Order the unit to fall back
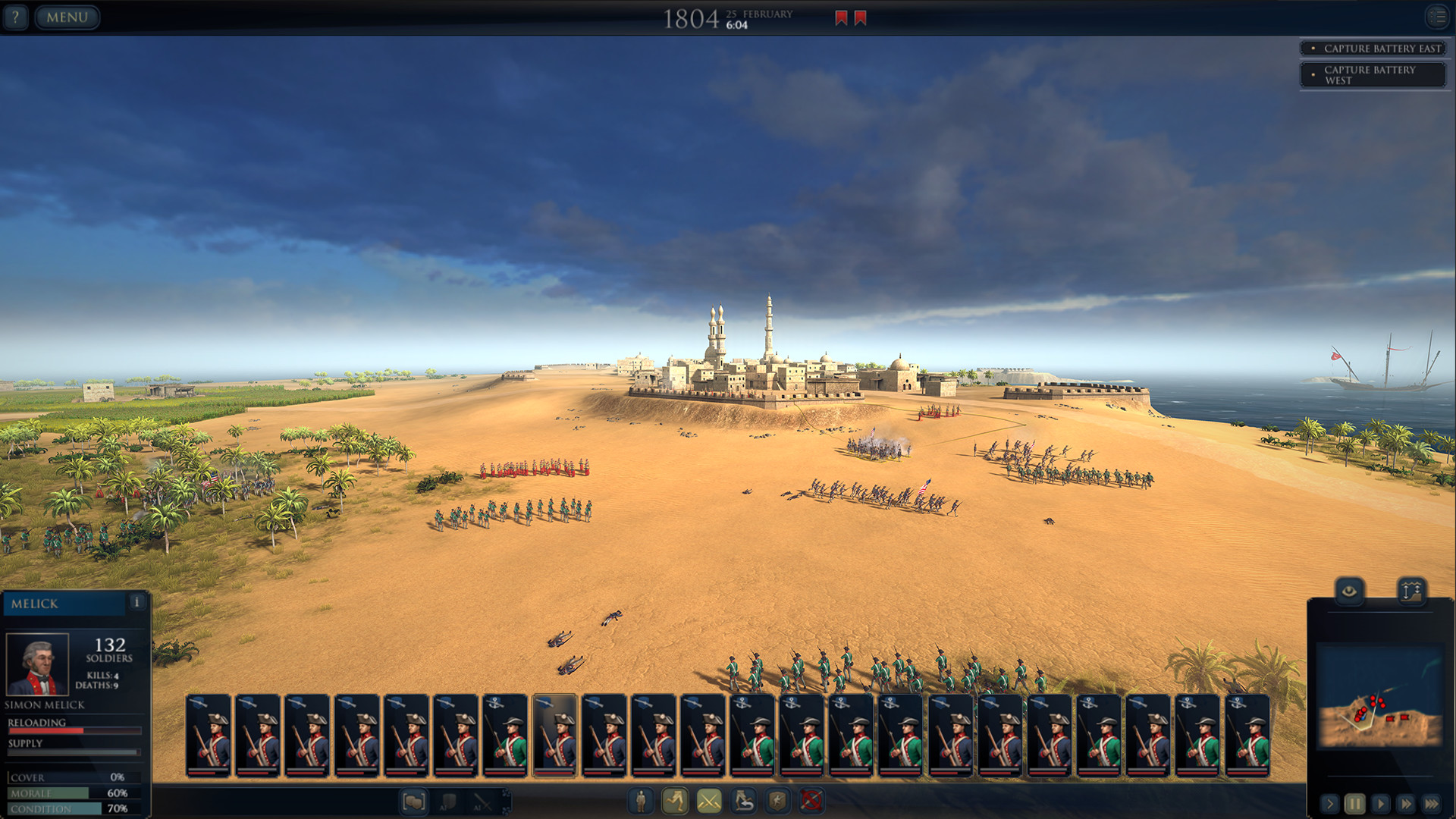This screenshot has height=819, width=1456. pyautogui.click(x=743, y=801)
